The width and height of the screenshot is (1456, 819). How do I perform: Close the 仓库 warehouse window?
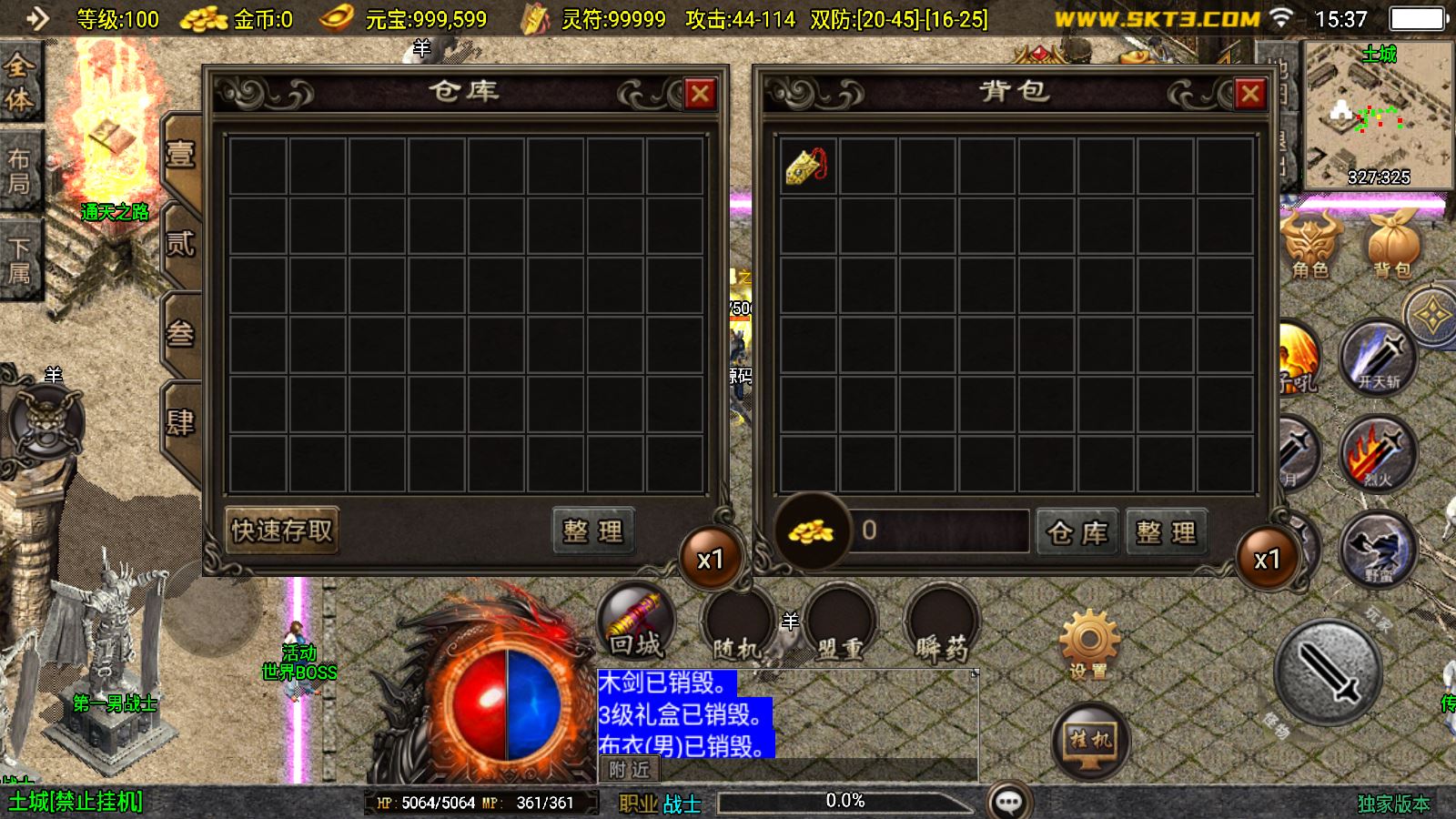click(699, 94)
